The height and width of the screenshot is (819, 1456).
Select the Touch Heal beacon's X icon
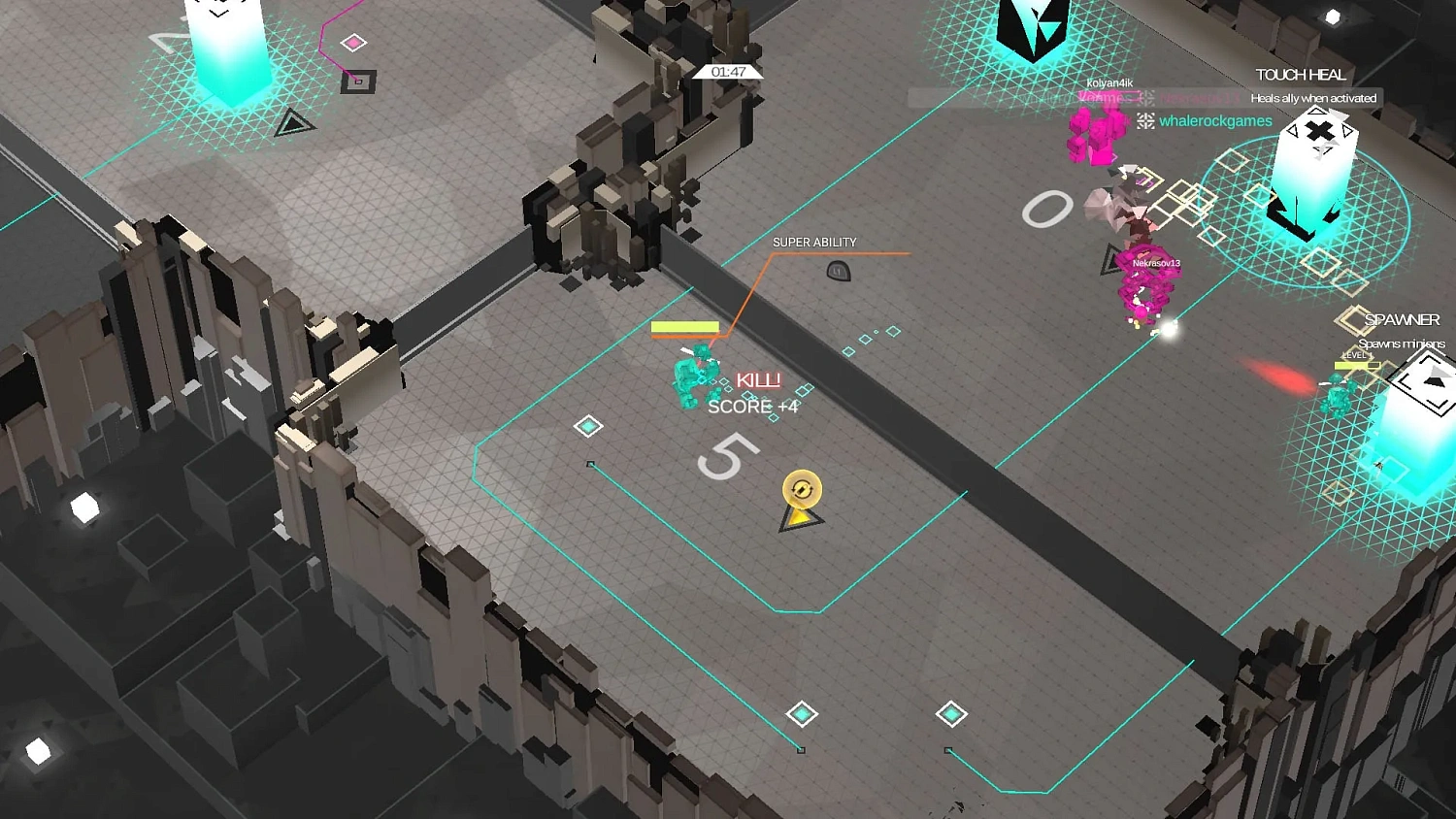[x=1317, y=129]
